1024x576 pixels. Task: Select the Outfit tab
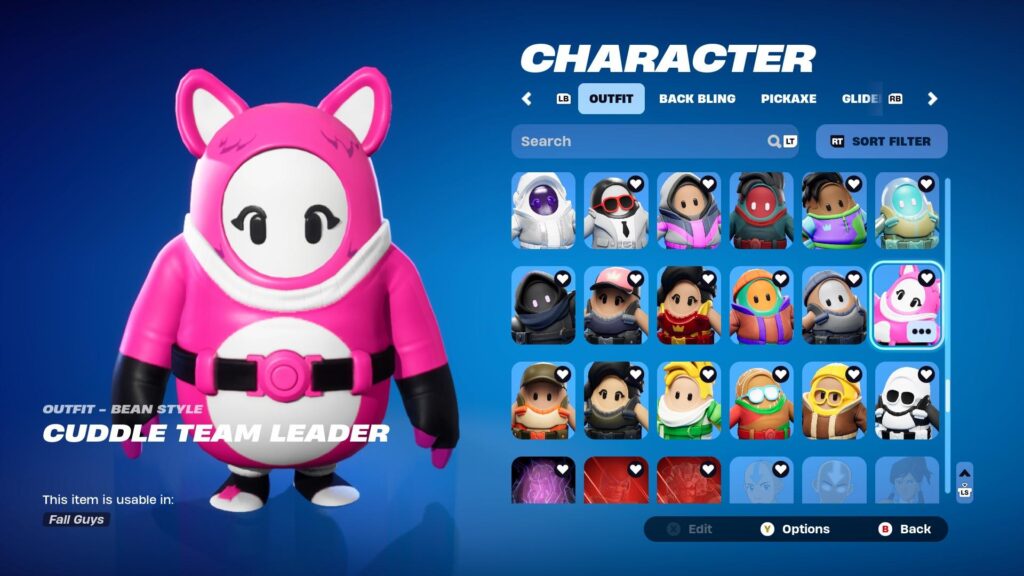pyautogui.click(x=611, y=99)
